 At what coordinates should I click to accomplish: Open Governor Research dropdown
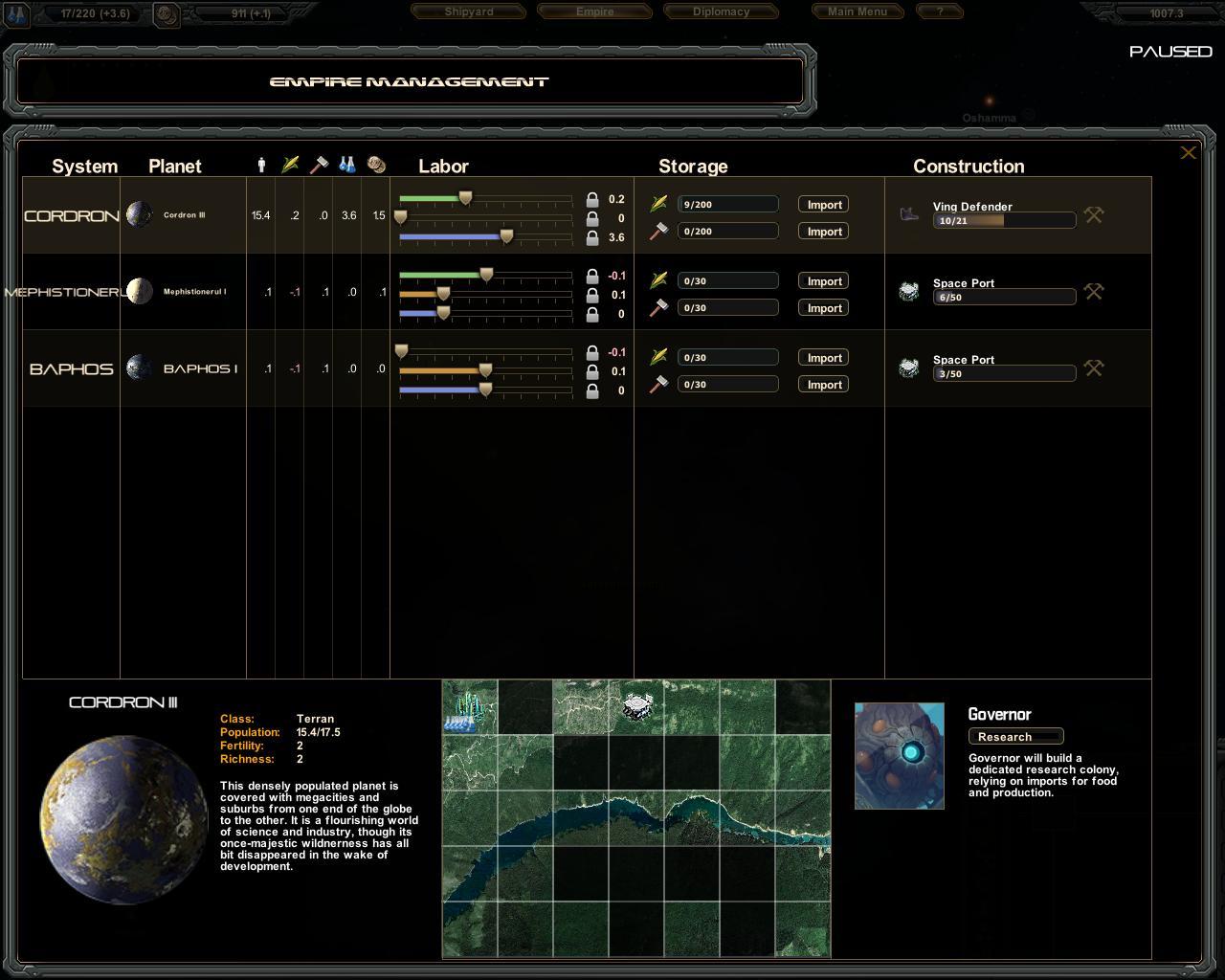pyautogui.click(x=1015, y=737)
